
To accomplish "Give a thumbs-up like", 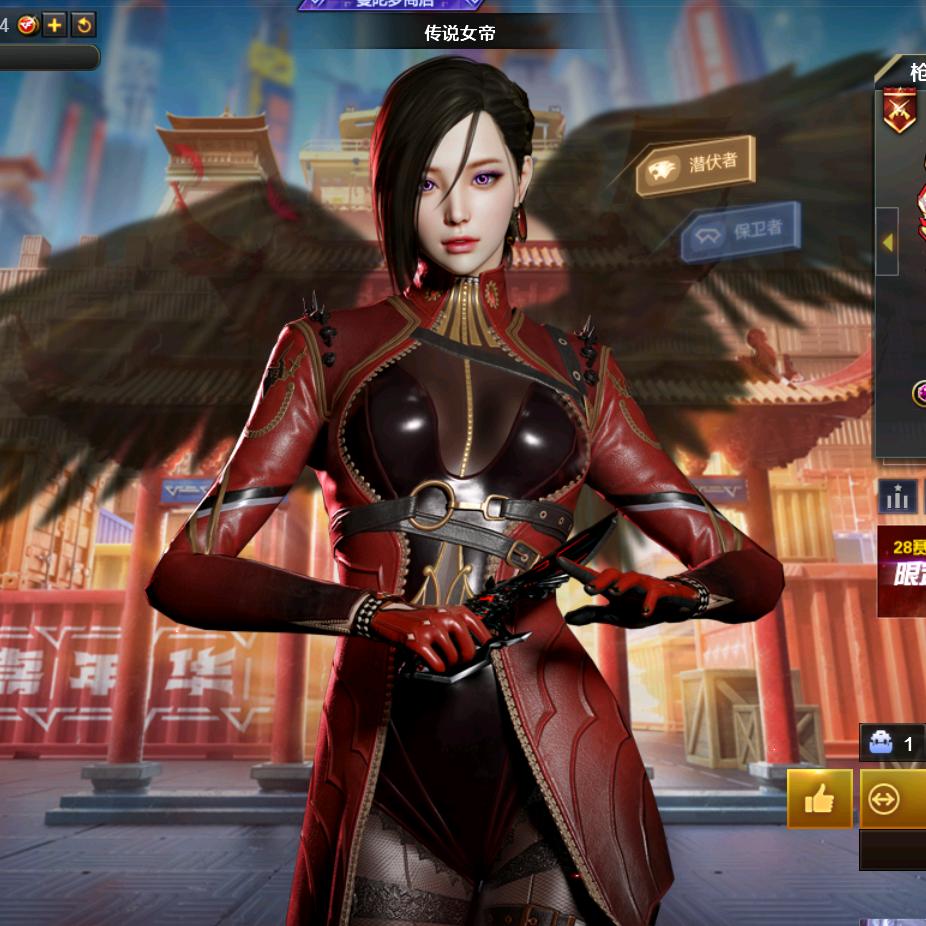I will [x=819, y=799].
